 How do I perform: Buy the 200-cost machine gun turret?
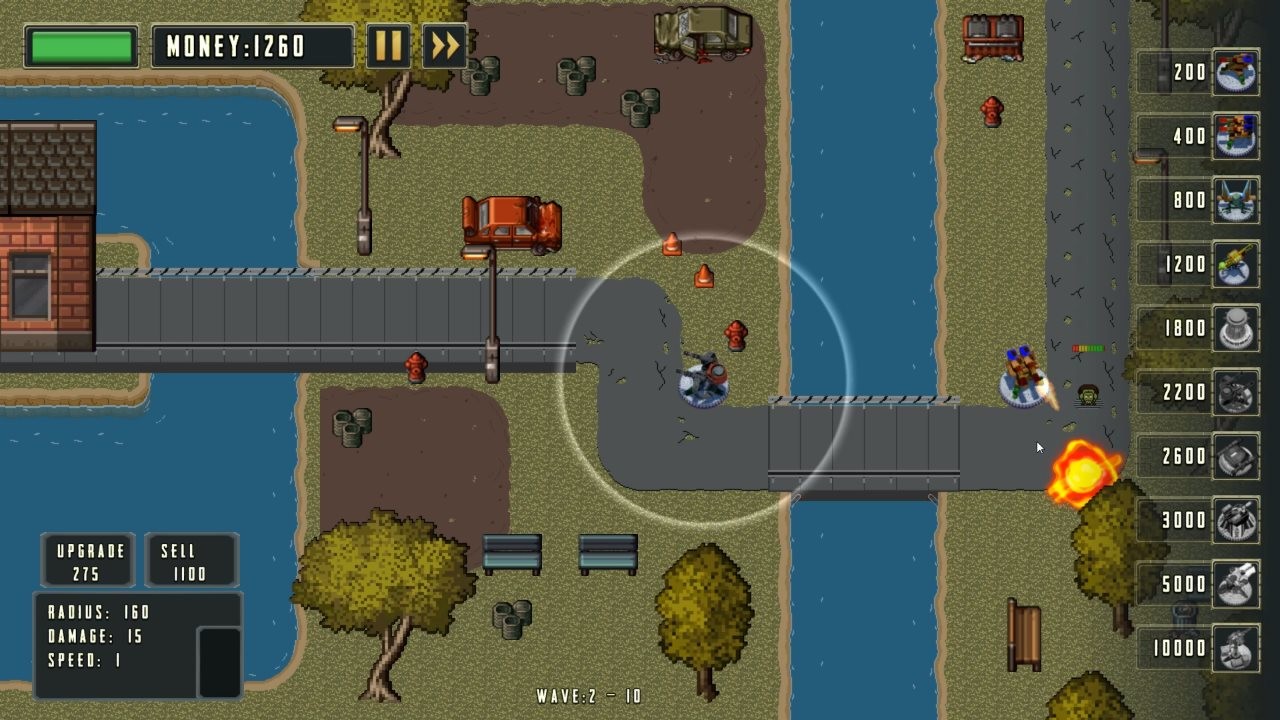click(x=1234, y=73)
